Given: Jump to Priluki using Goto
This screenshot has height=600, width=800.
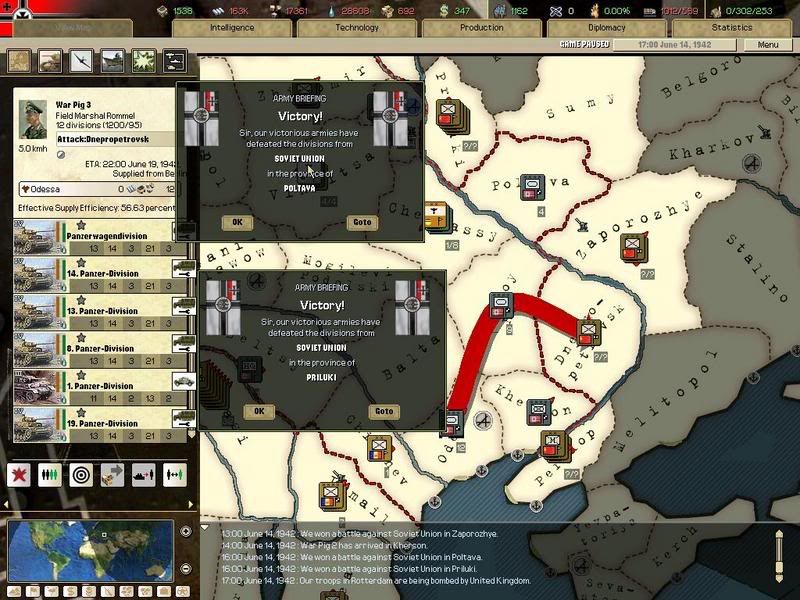Looking at the screenshot, I should [383, 411].
